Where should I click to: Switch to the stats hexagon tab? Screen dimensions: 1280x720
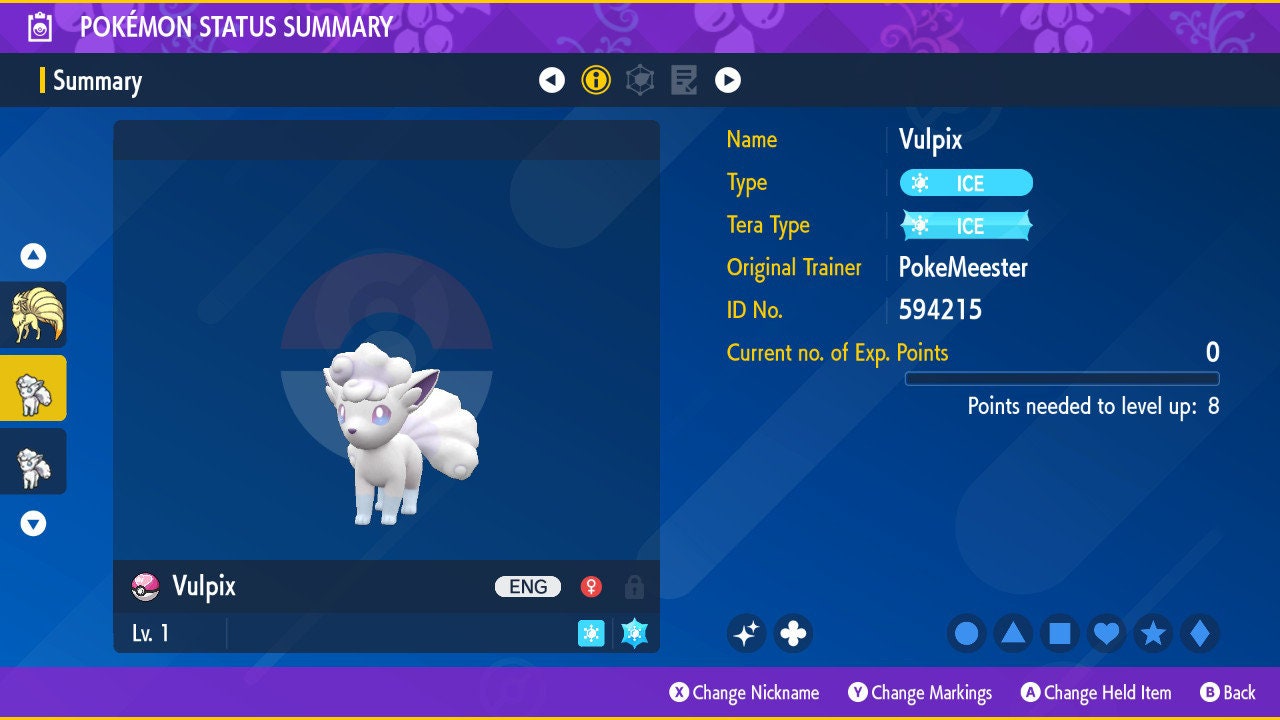(640, 80)
